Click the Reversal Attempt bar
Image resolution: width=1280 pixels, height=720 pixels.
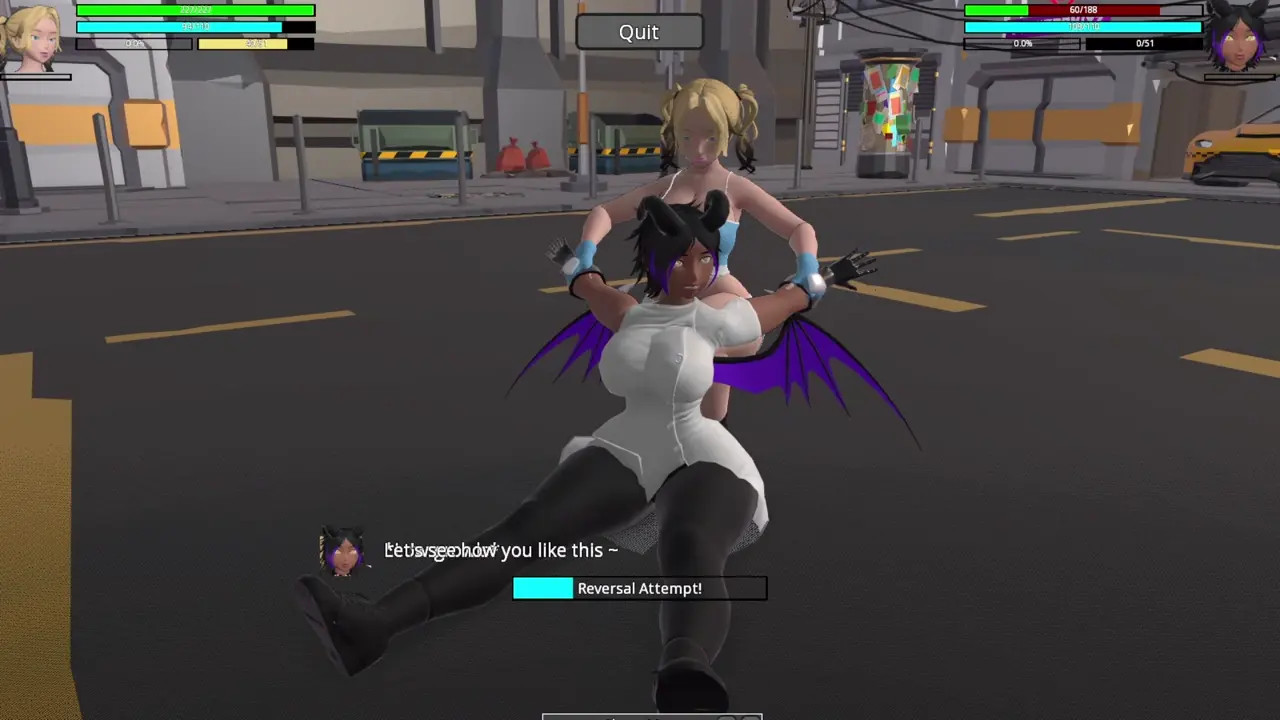pos(639,588)
